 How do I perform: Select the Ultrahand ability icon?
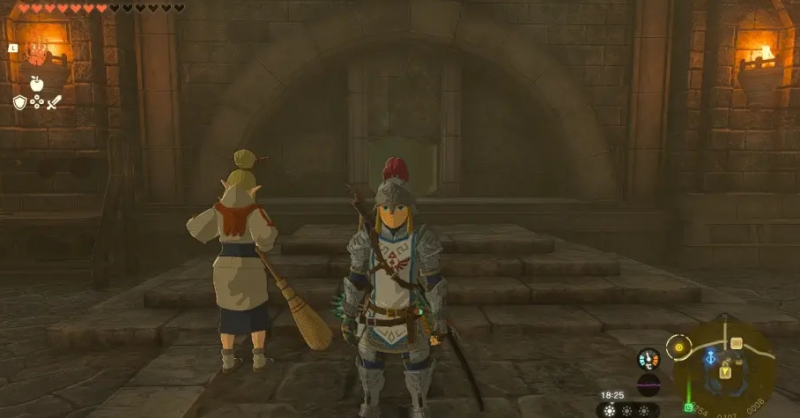[x=37, y=53]
